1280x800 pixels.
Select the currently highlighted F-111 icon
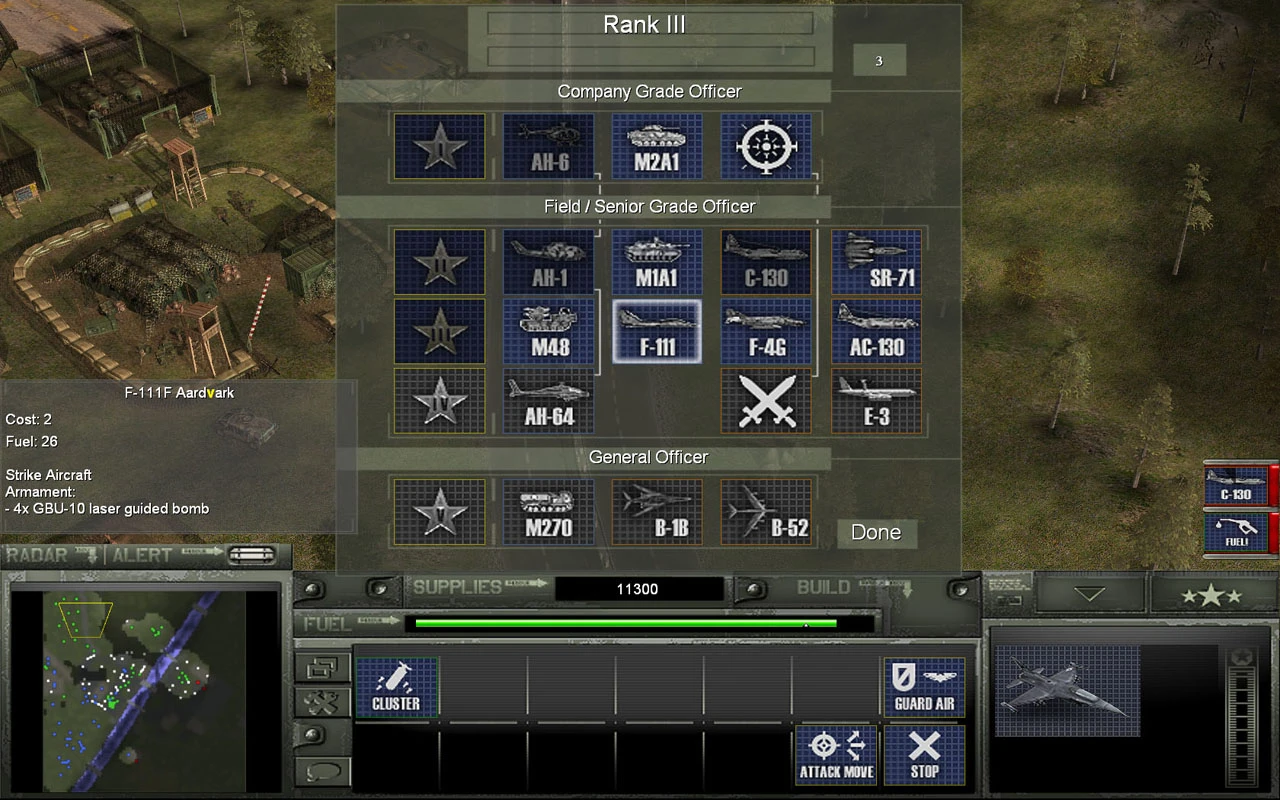pyautogui.click(x=656, y=331)
